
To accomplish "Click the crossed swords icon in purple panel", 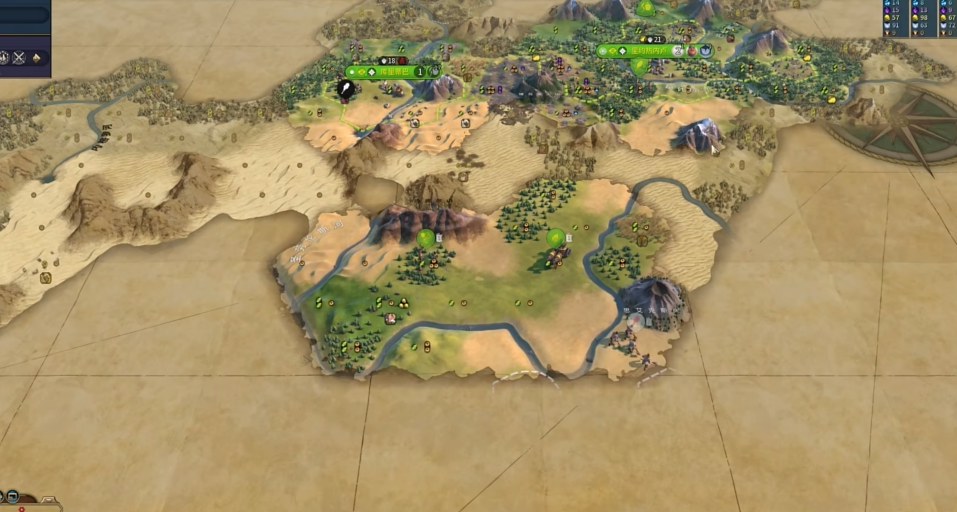I will tap(19, 57).
